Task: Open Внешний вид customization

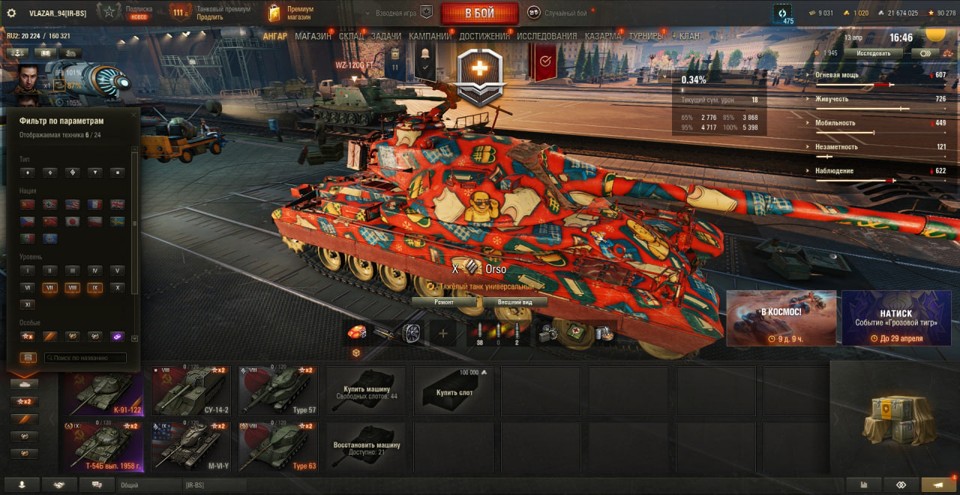Action: coord(521,300)
